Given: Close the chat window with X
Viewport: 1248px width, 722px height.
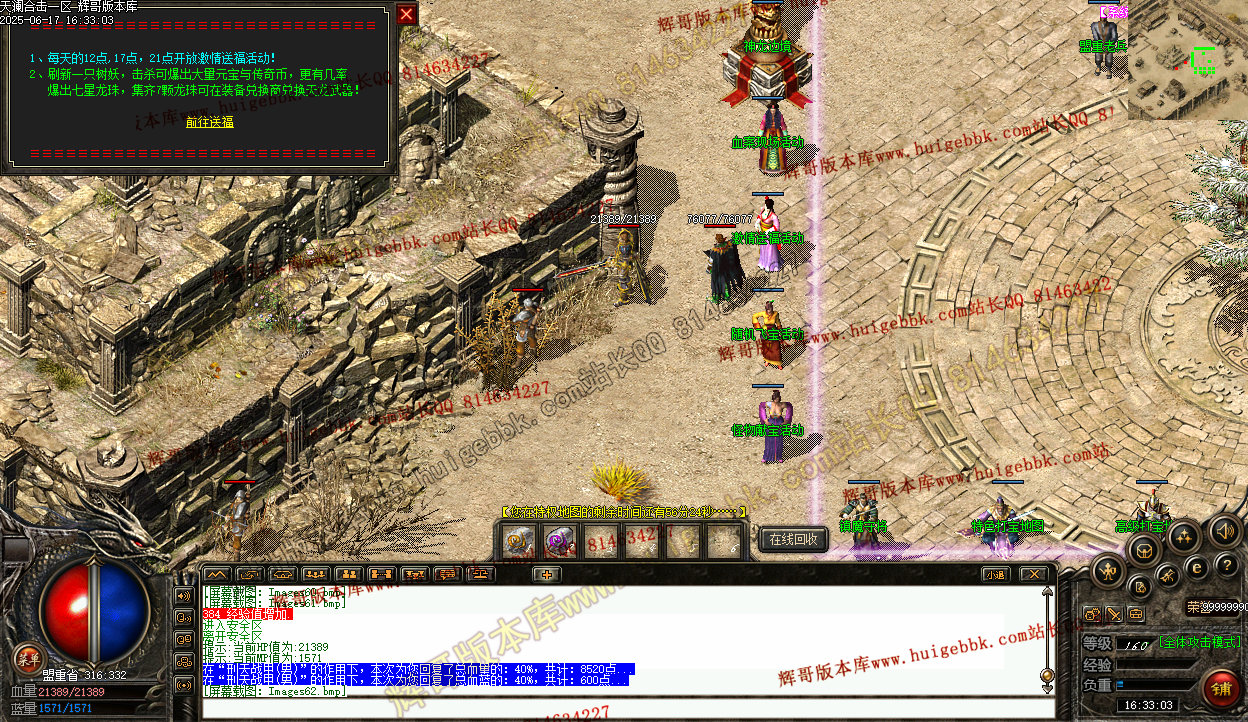Looking at the screenshot, I should point(1033,574).
